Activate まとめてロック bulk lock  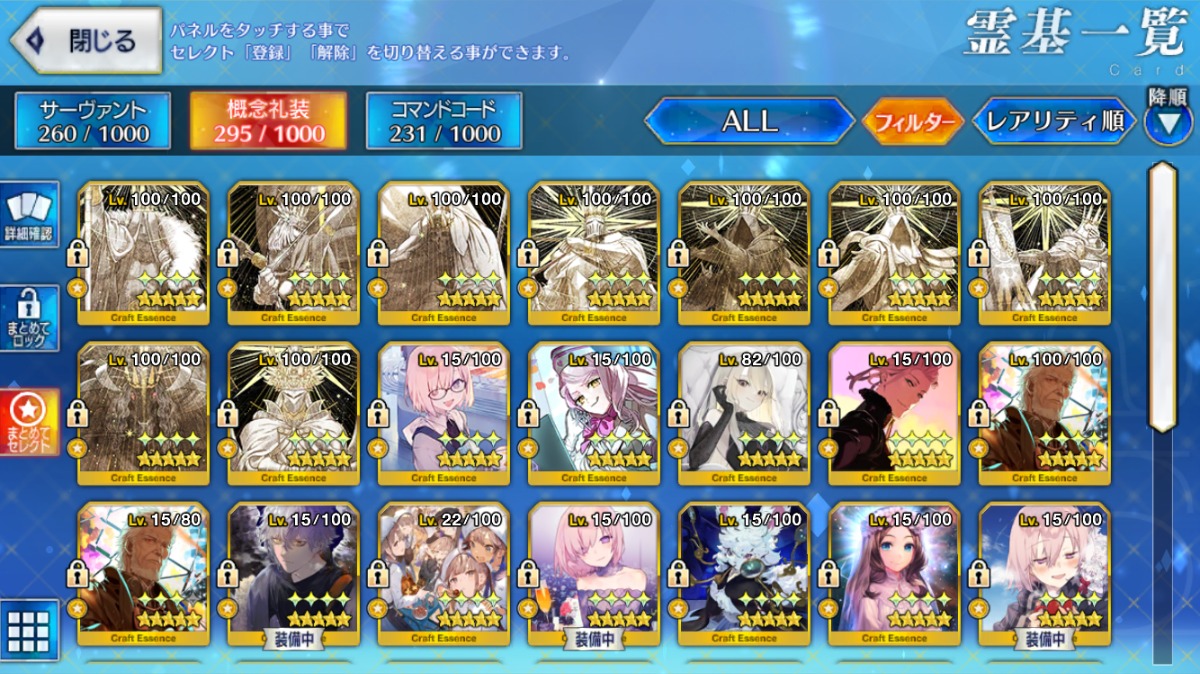coord(32,319)
